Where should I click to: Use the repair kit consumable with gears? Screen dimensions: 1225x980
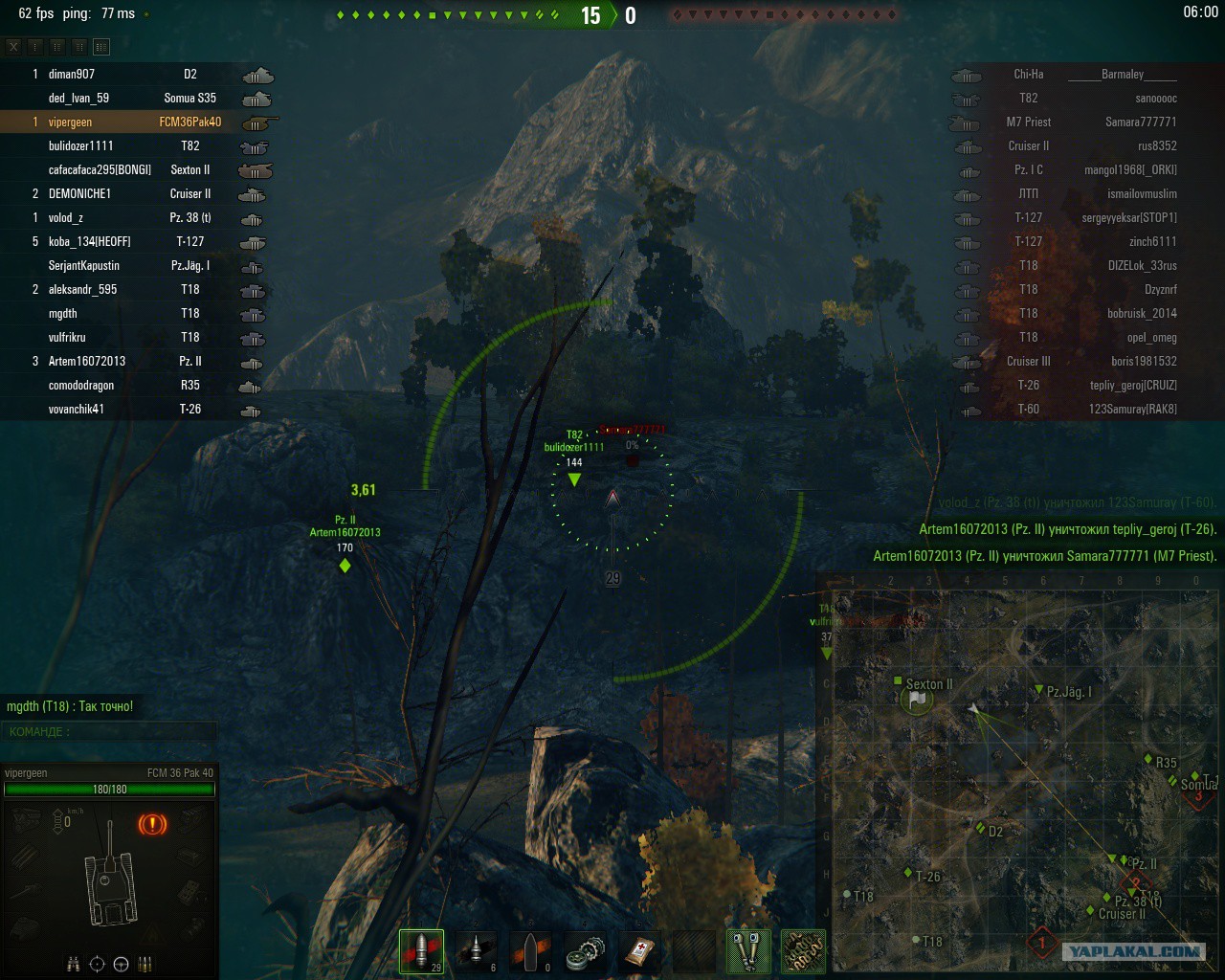coord(586,950)
